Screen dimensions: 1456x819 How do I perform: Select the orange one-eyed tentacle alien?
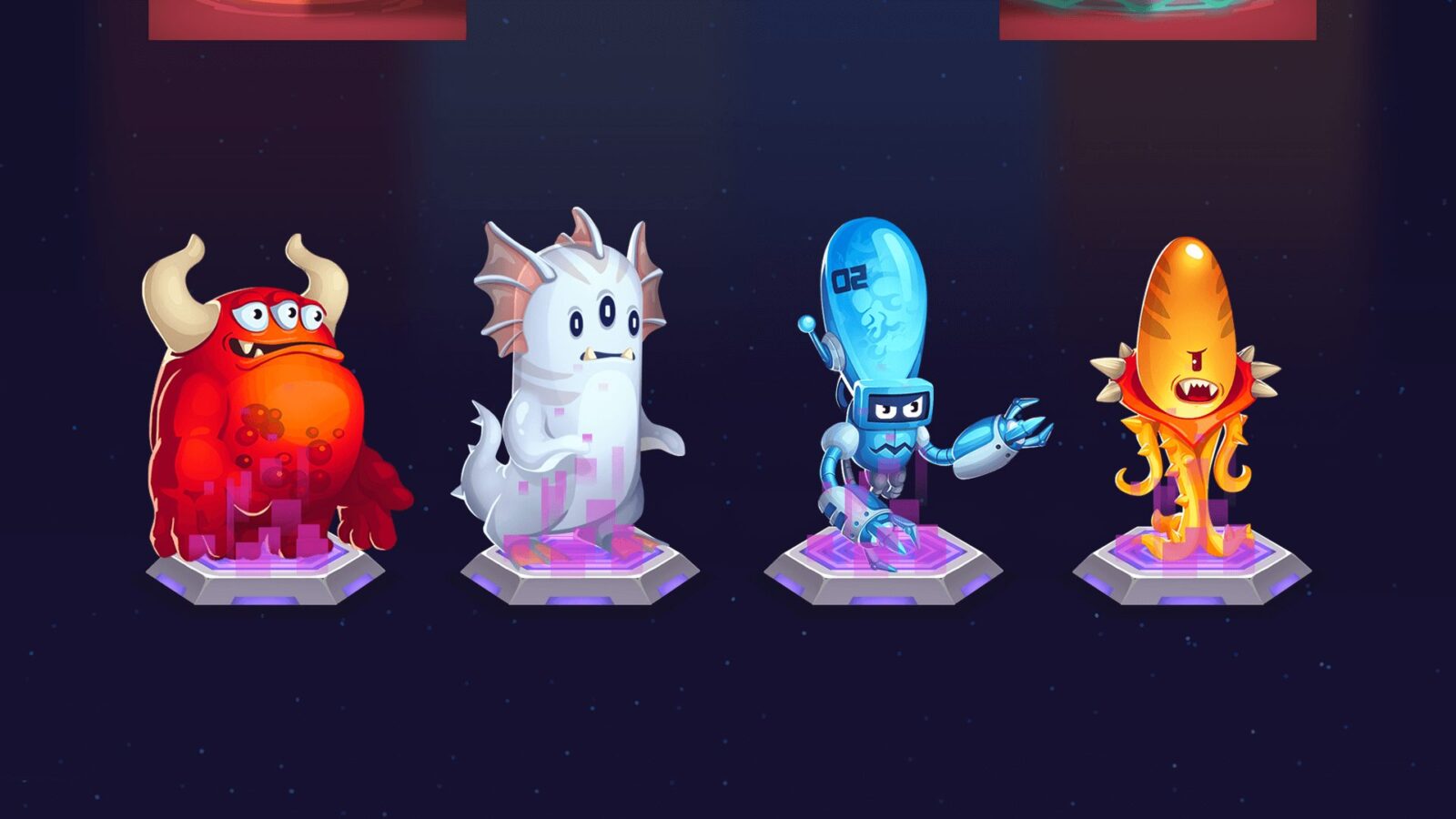pos(1188,382)
